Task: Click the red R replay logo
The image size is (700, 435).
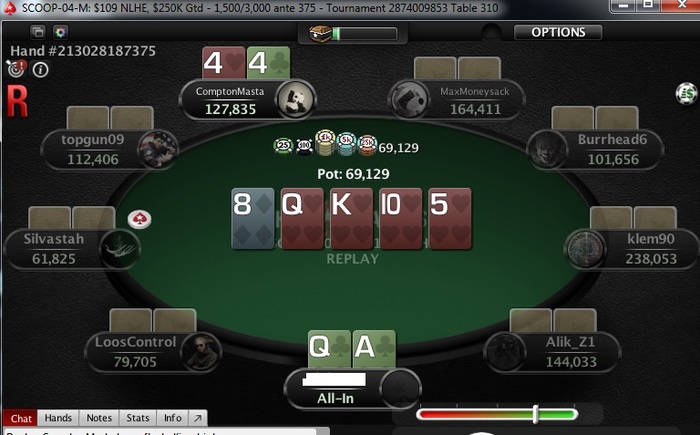Action: [x=16, y=99]
